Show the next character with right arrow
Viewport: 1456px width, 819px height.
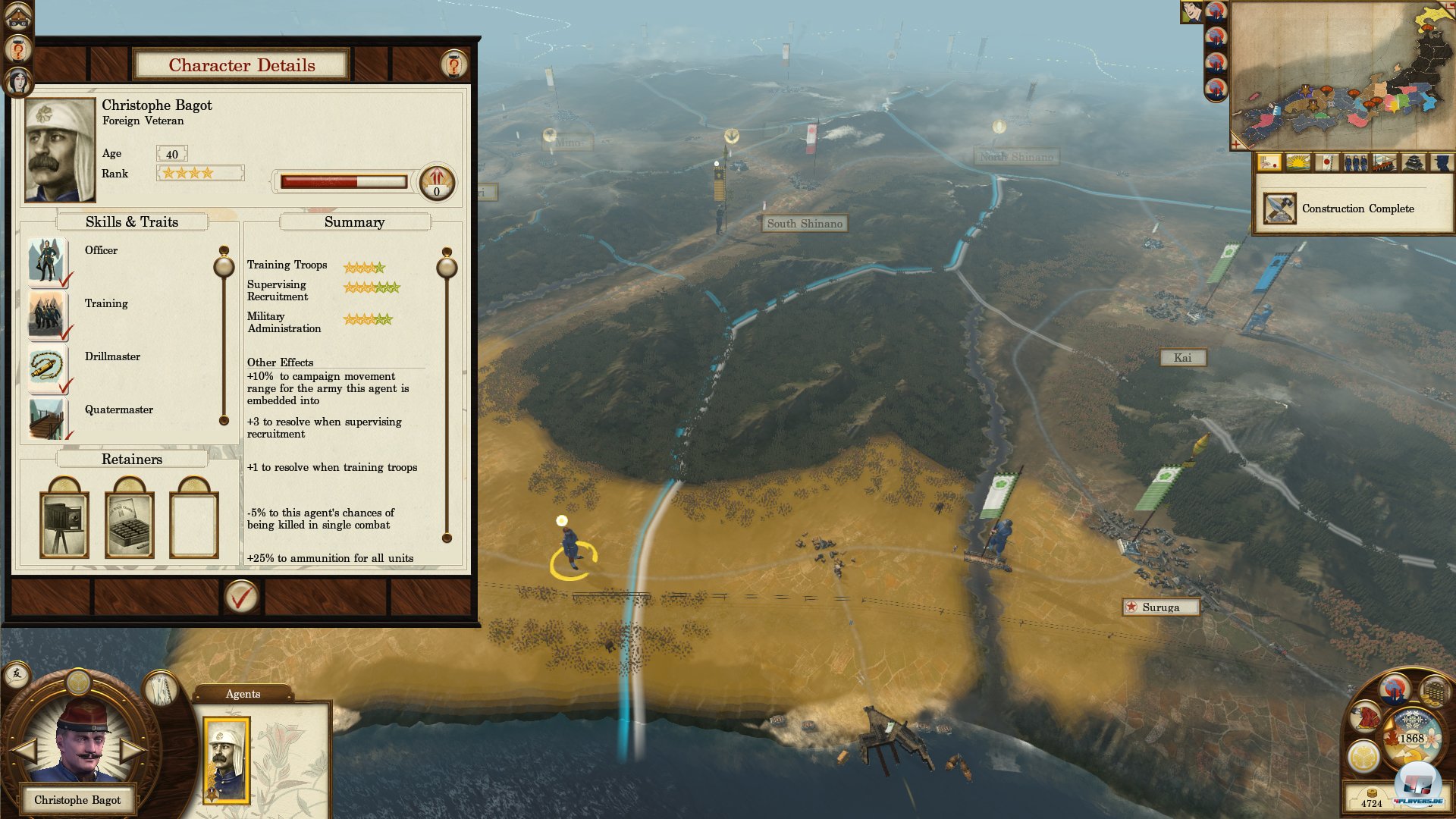pos(133,750)
